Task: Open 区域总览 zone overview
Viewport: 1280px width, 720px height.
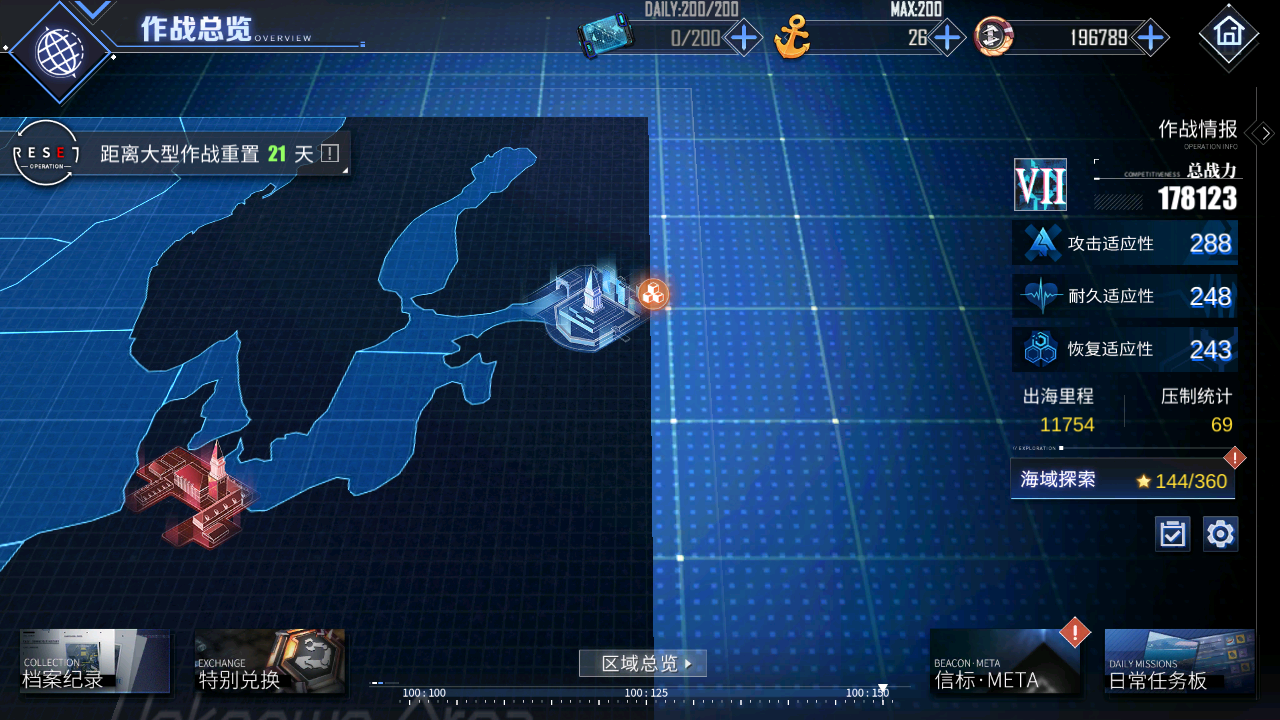Action: tap(642, 663)
